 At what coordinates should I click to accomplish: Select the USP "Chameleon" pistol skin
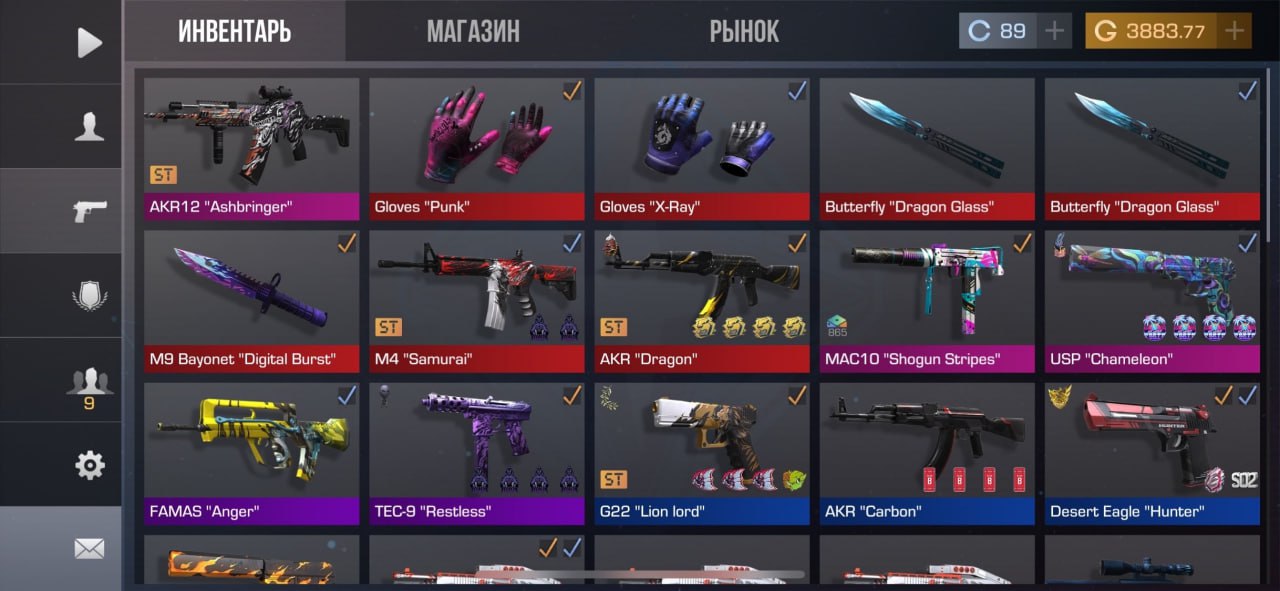(x=1152, y=300)
